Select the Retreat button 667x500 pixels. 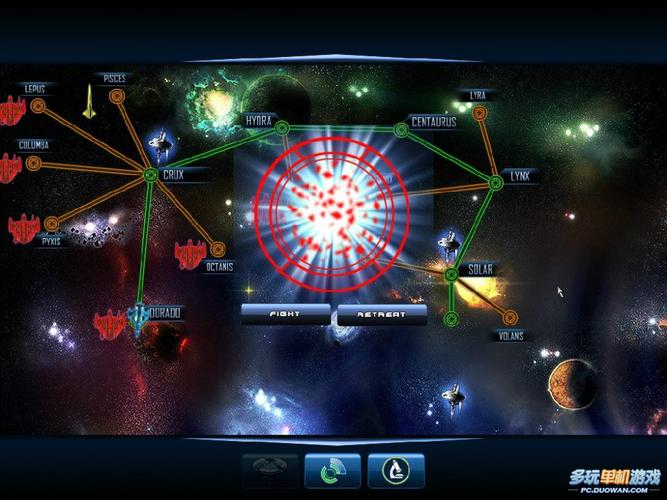click(x=382, y=314)
